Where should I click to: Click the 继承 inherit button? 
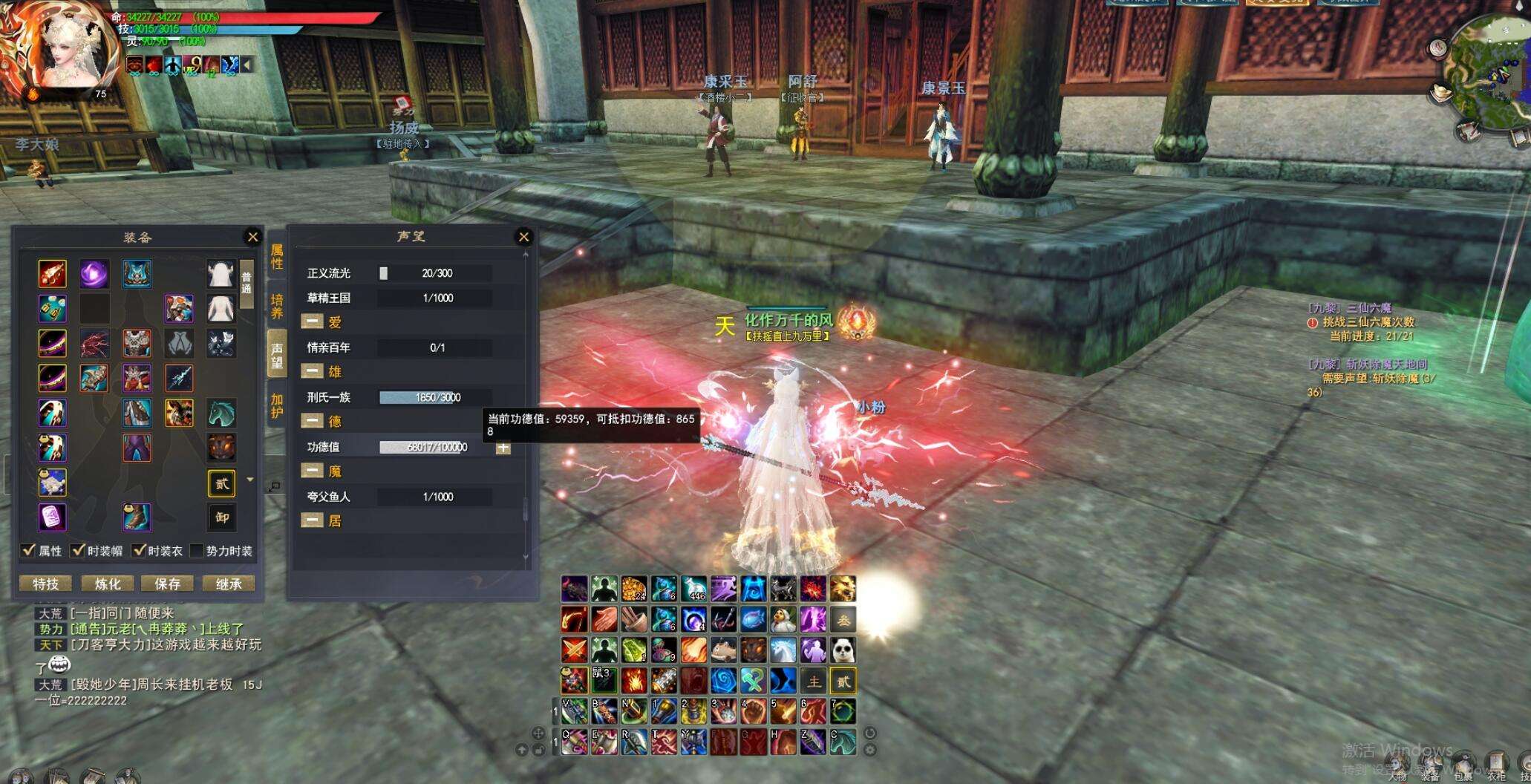click(x=229, y=584)
